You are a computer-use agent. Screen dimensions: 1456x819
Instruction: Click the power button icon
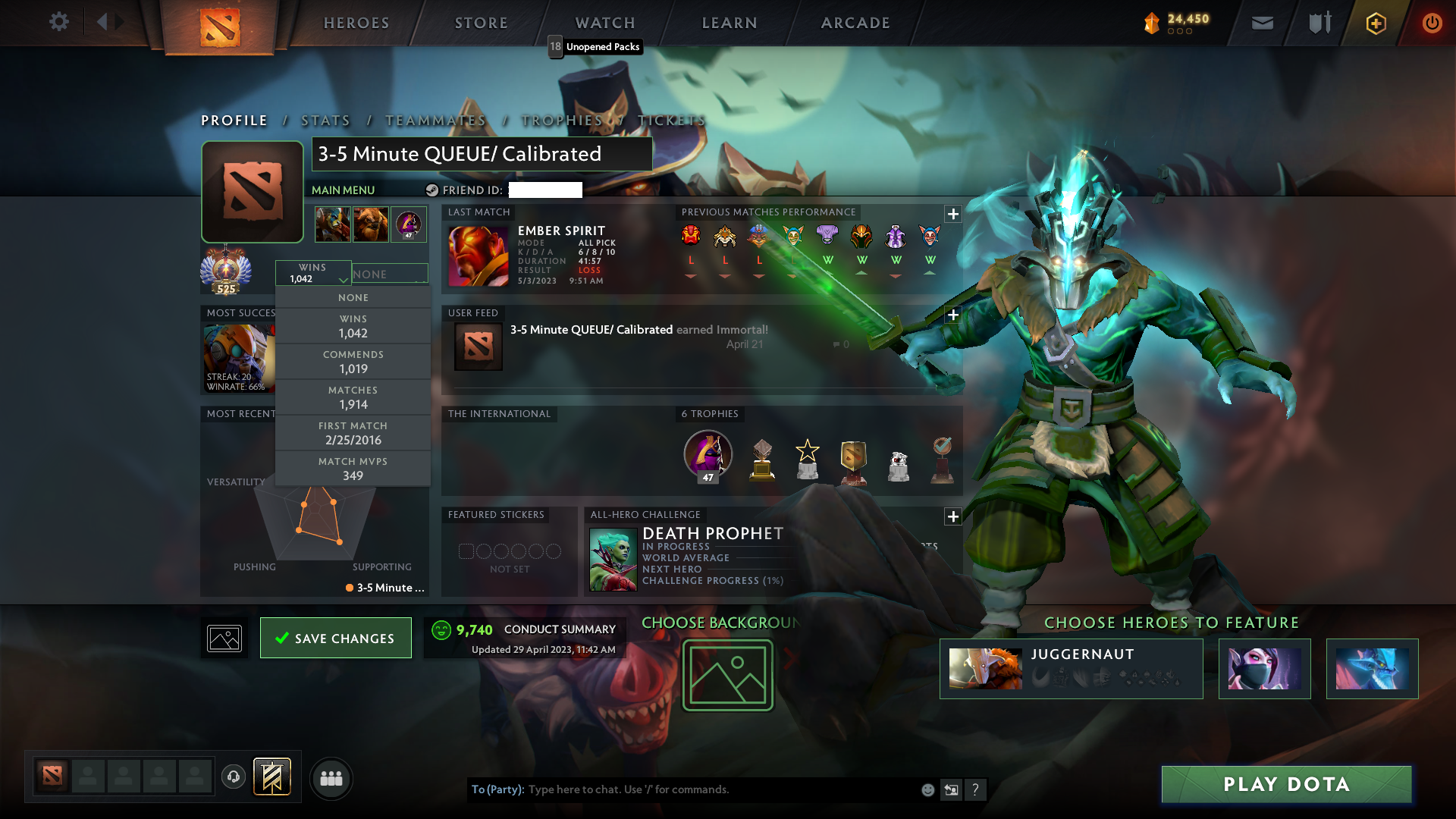pos(1432,23)
